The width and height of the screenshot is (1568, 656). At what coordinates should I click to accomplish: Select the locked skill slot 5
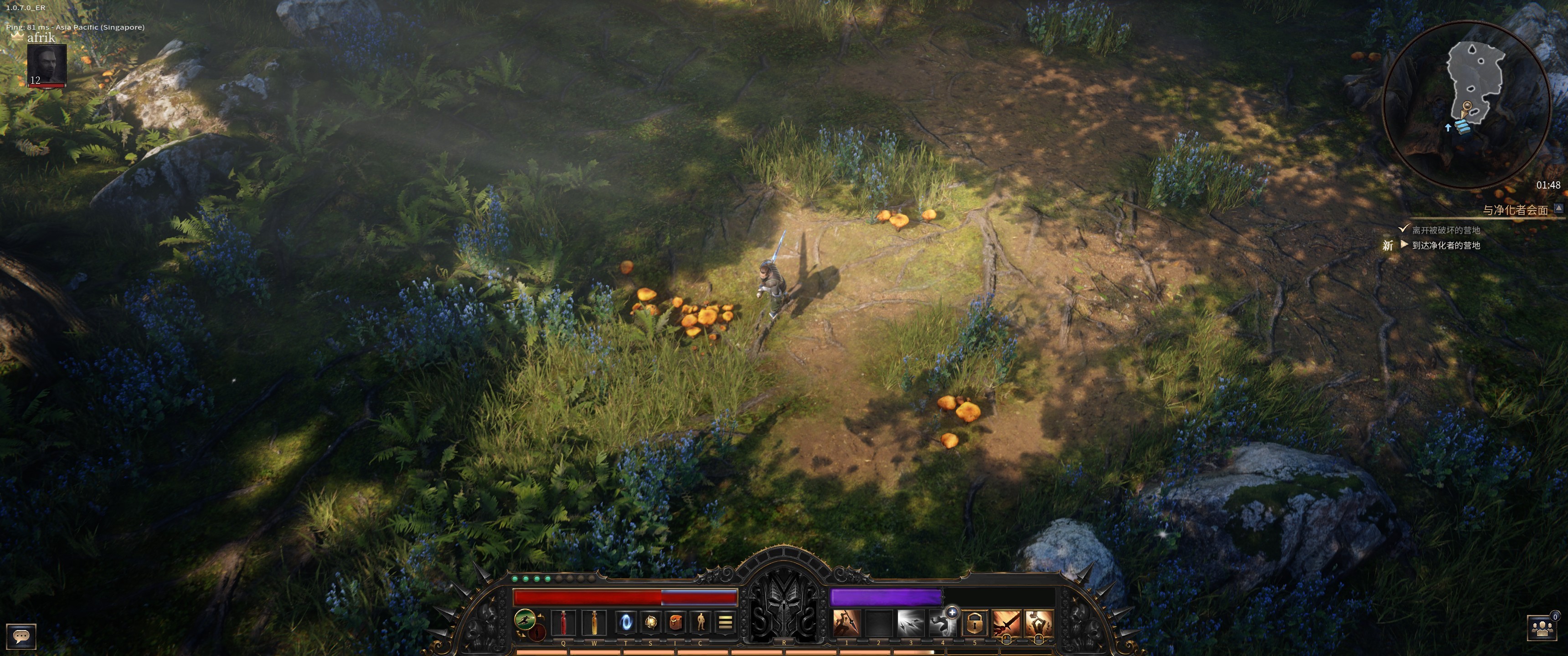975,623
